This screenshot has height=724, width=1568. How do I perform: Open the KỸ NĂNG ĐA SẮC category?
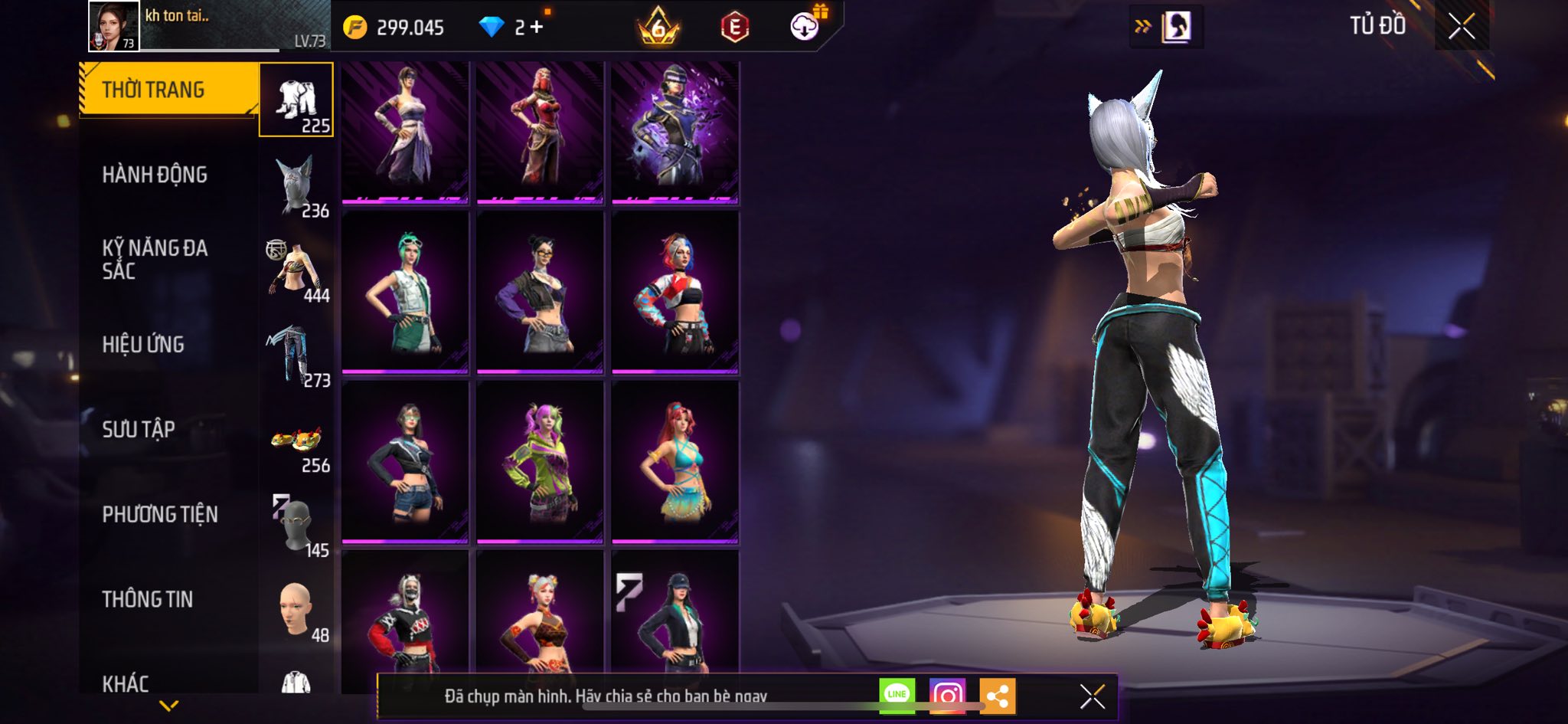pos(155,259)
